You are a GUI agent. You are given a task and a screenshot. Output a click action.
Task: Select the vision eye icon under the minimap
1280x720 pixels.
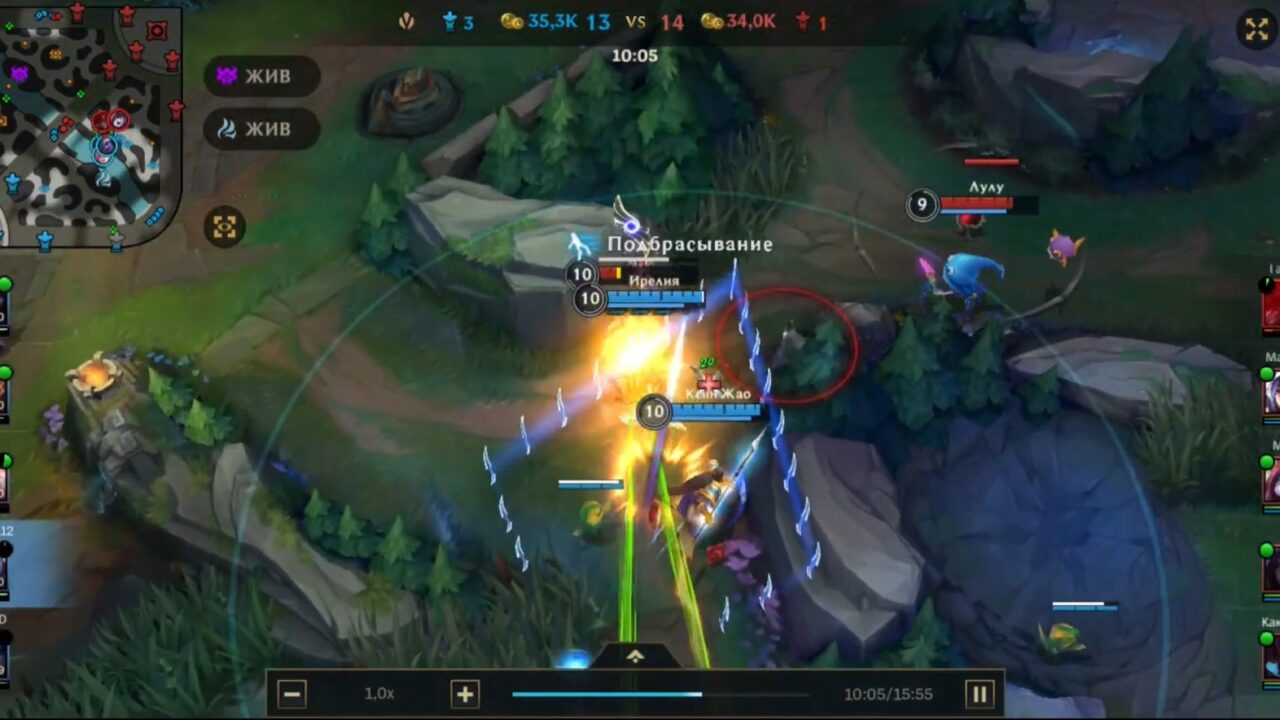pos(227,227)
